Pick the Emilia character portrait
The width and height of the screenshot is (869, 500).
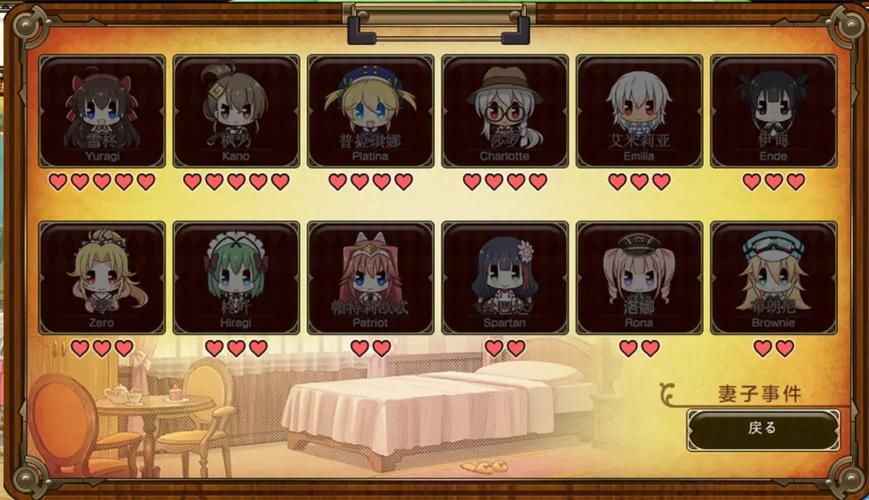(x=639, y=111)
